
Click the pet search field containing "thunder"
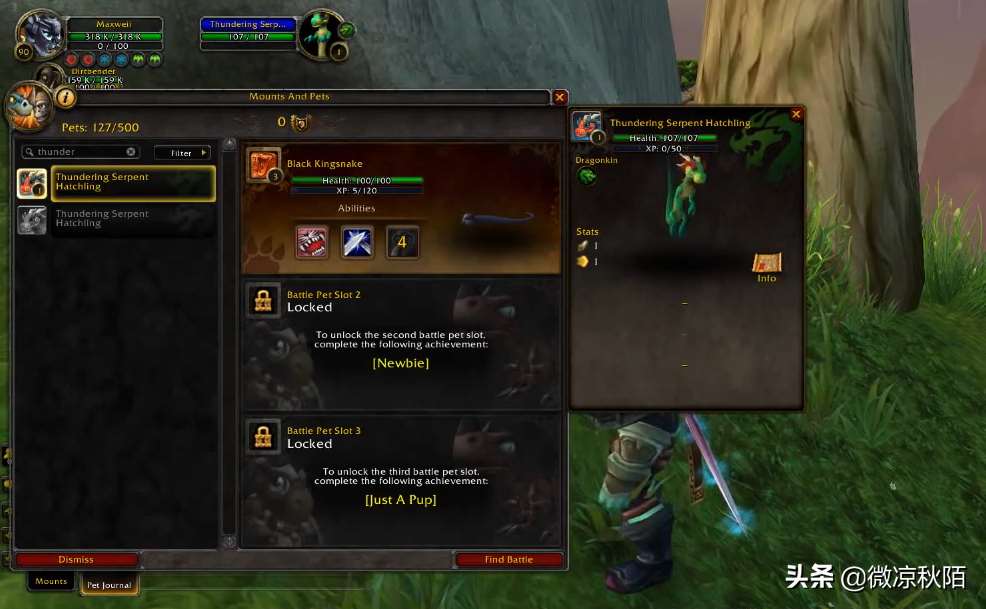(x=80, y=152)
